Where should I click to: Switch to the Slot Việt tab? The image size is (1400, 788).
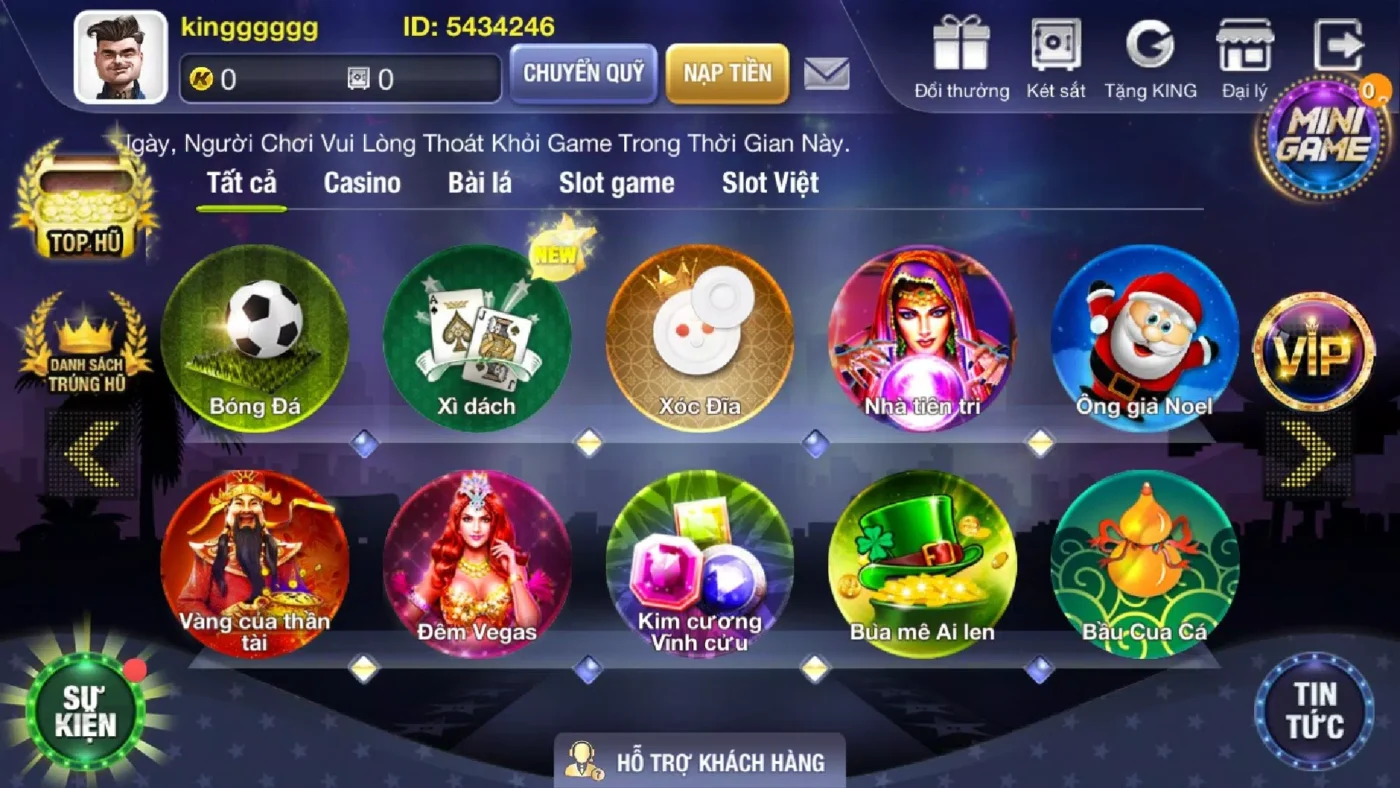tap(769, 183)
